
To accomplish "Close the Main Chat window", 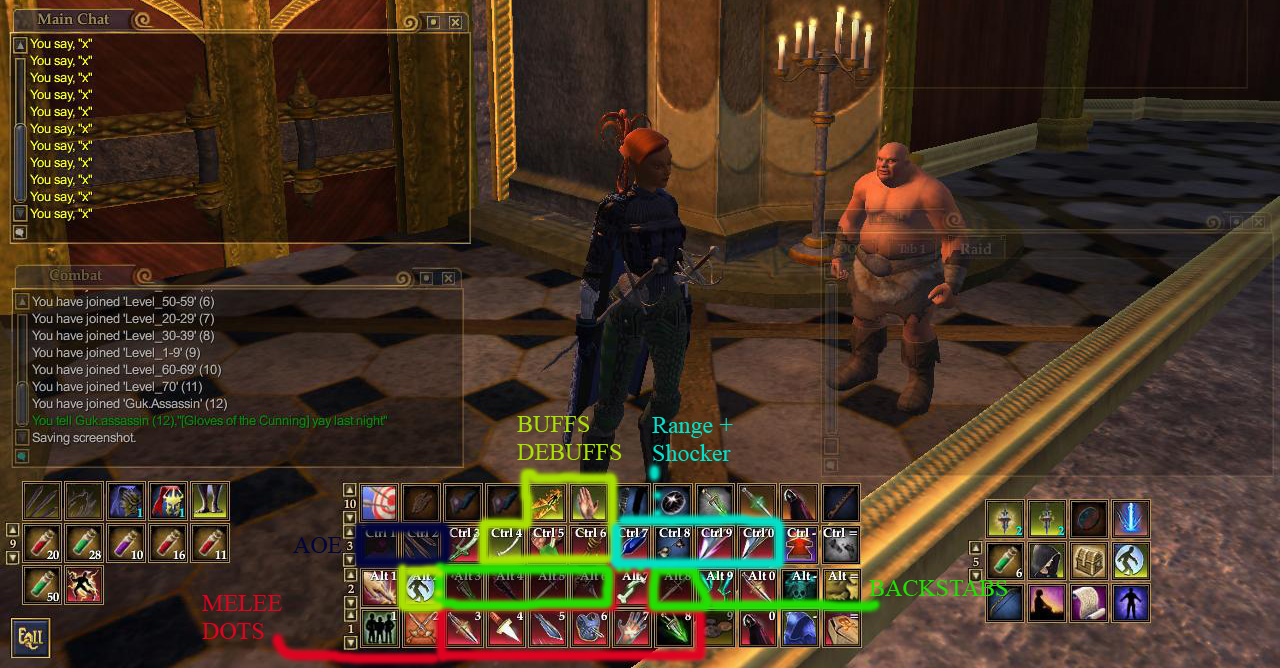I will pyautogui.click(x=455, y=22).
